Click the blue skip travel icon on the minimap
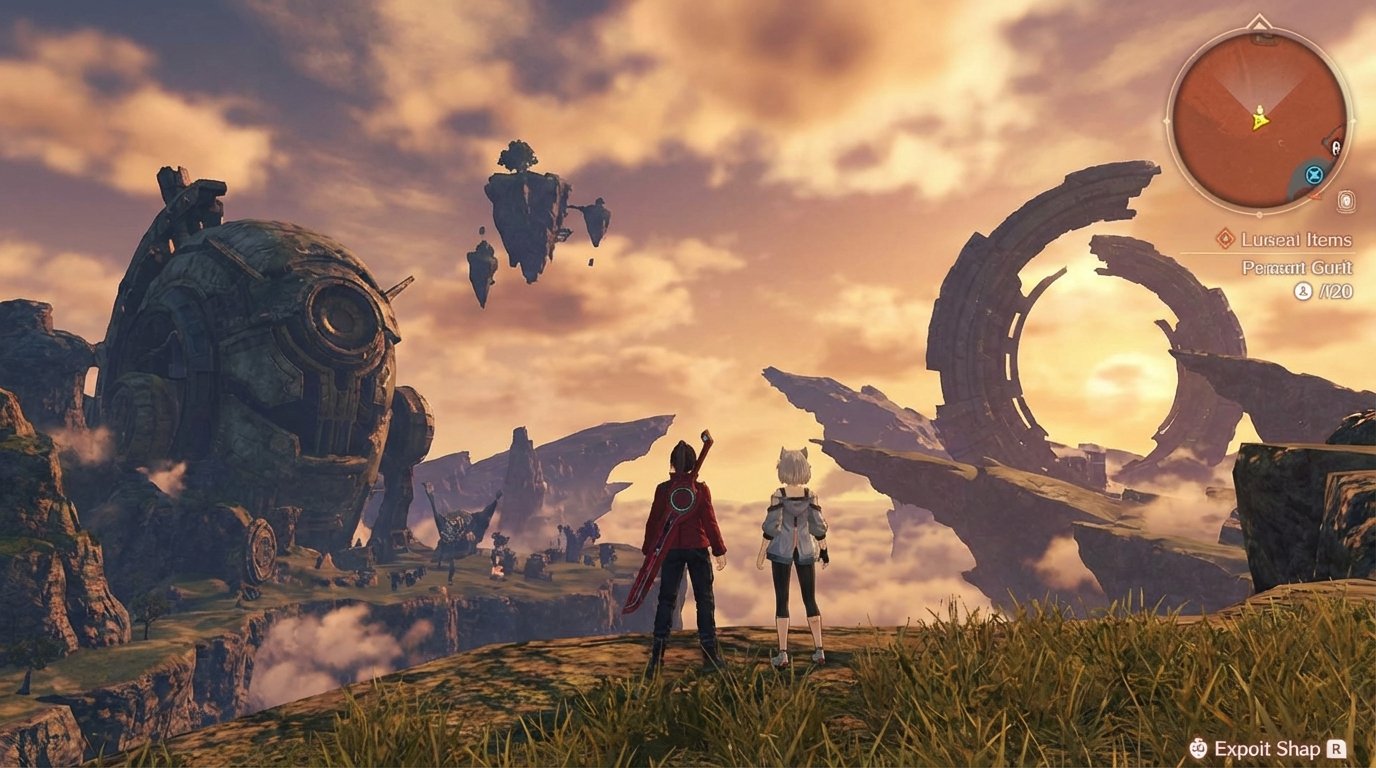 1312,173
